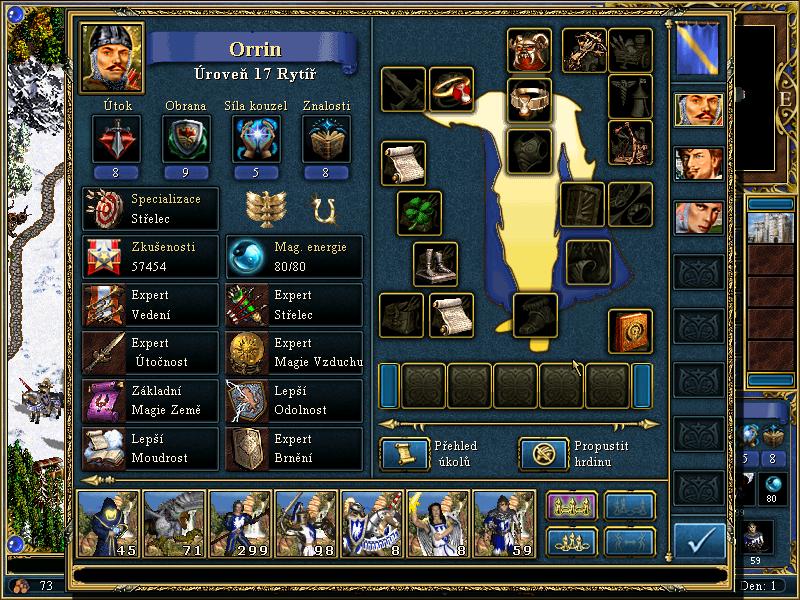The height and width of the screenshot is (600, 800).
Task: Select the angel stack of 8
Action: (x=438, y=523)
